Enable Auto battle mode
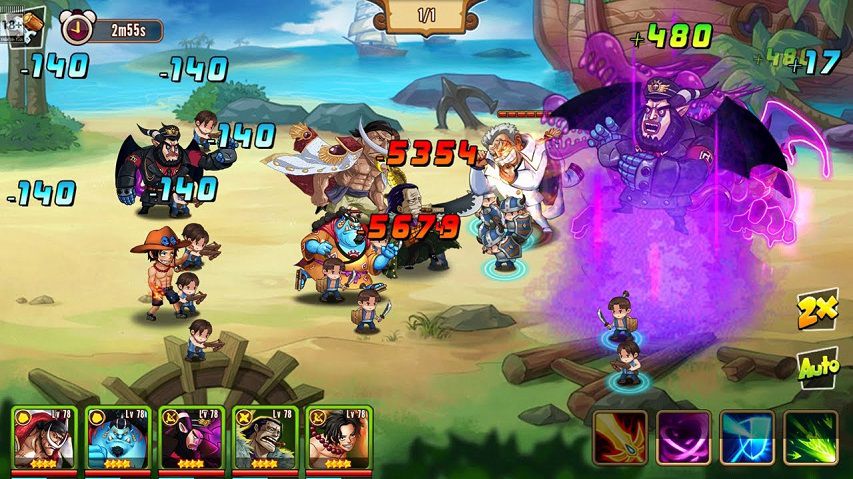The image size is (853, 479). [817, 367]
